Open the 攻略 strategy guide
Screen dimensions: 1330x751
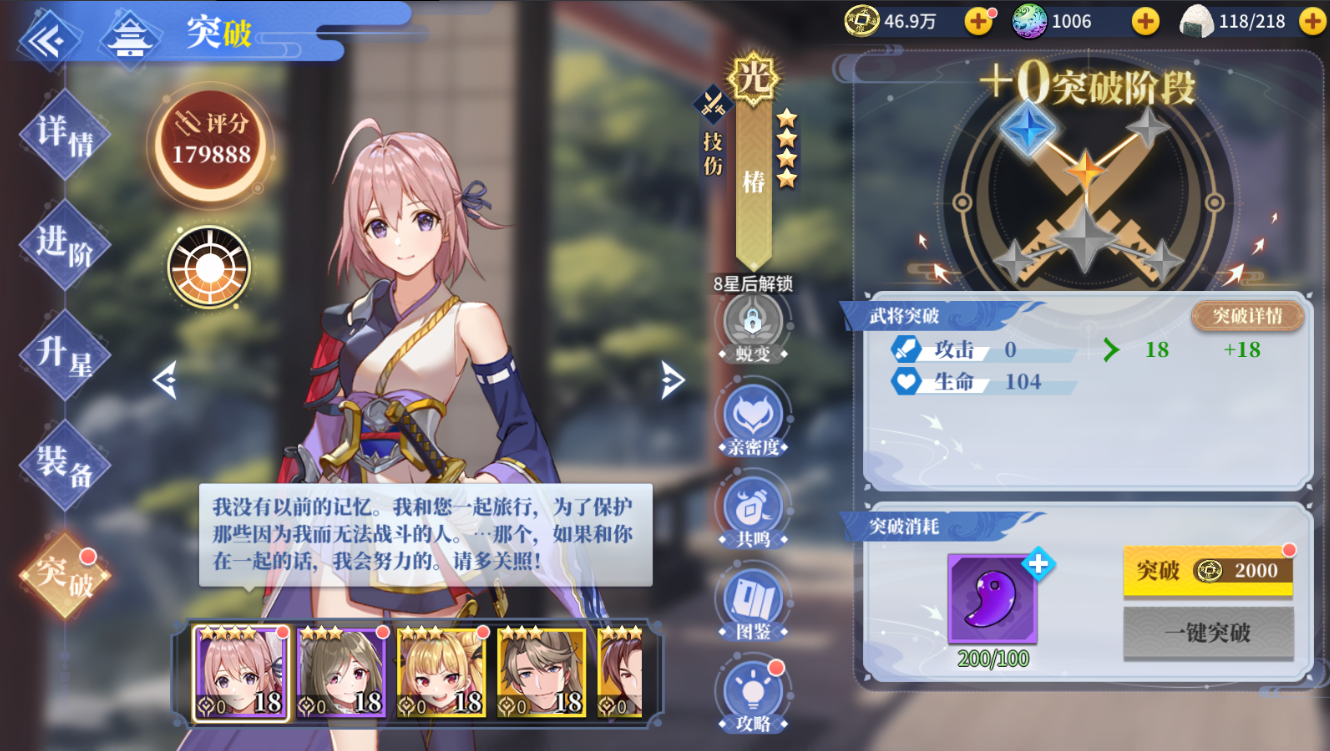(753, 692)
